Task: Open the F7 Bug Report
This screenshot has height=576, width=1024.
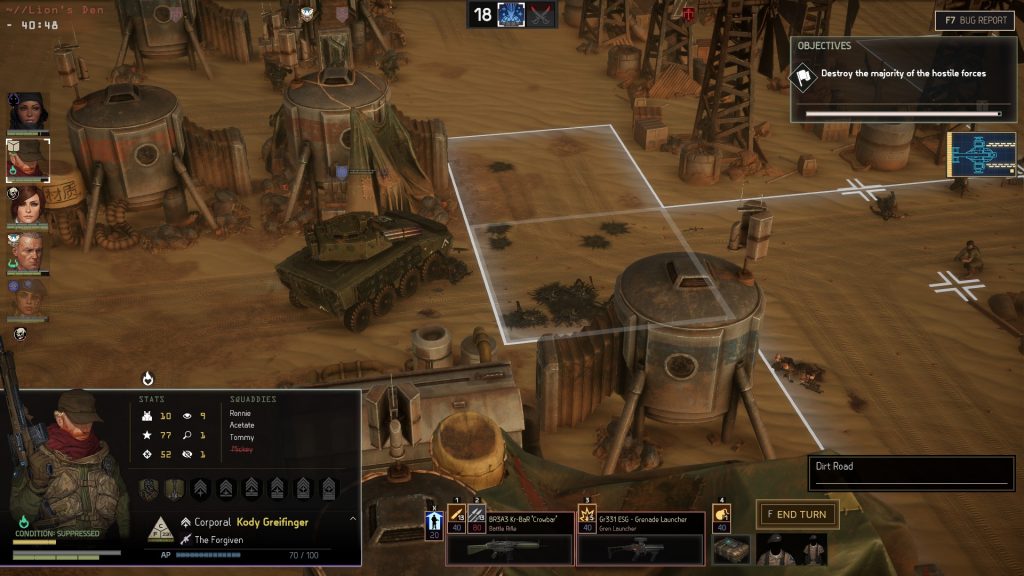Action: [x=973, y=20]
